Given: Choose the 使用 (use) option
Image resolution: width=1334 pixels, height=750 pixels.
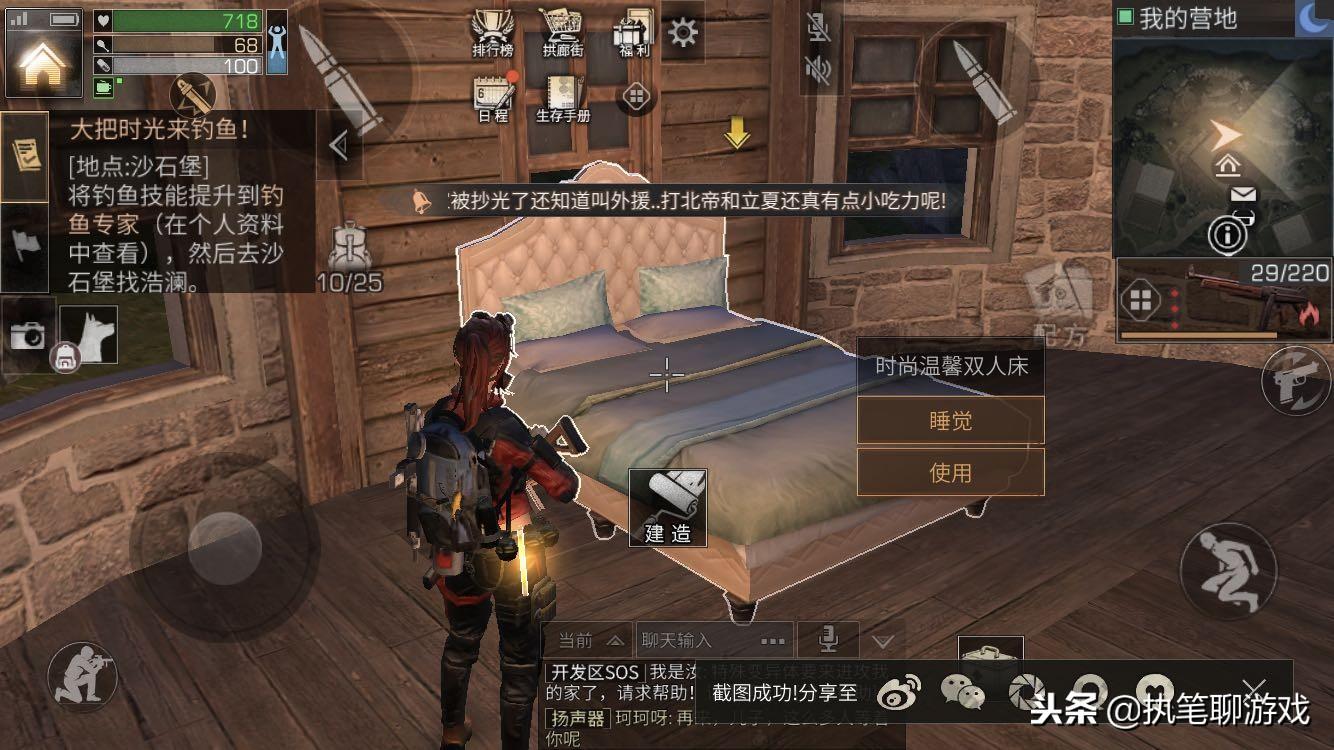Looking at the screenshot, I should click(950, 472).
